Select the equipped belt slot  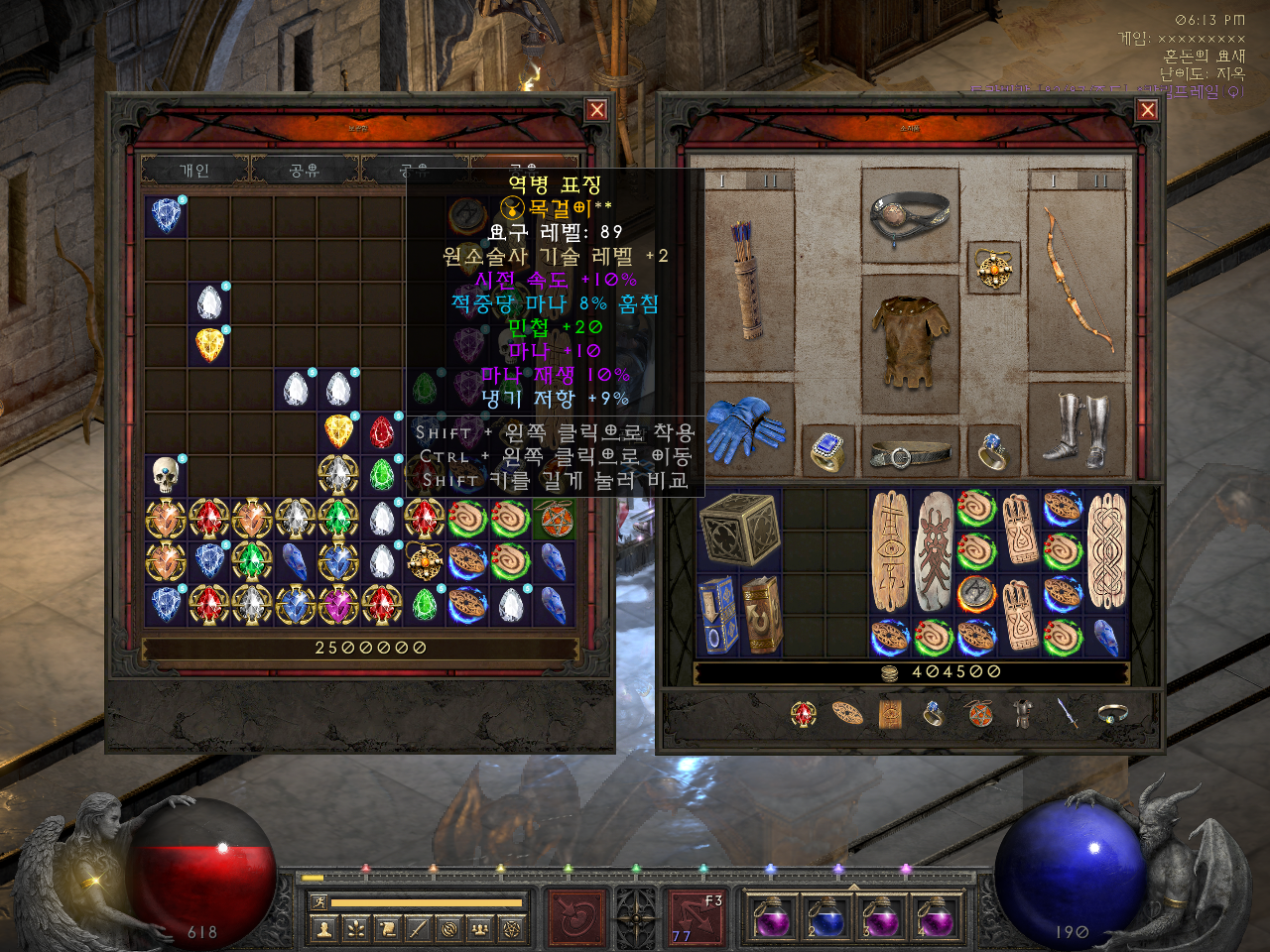(x=909, y=455)
